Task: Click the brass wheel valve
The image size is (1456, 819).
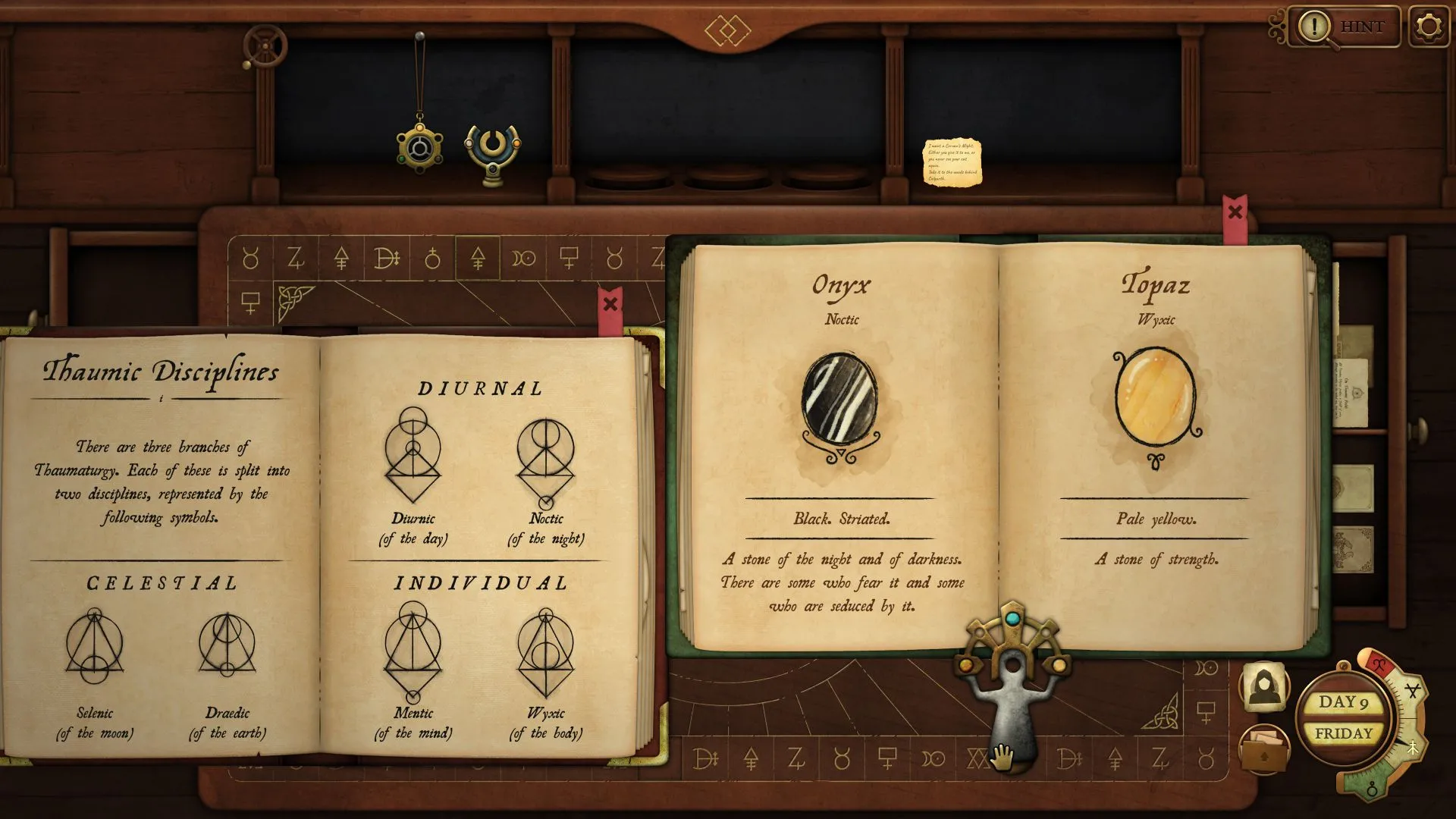Action: [265, 46]
